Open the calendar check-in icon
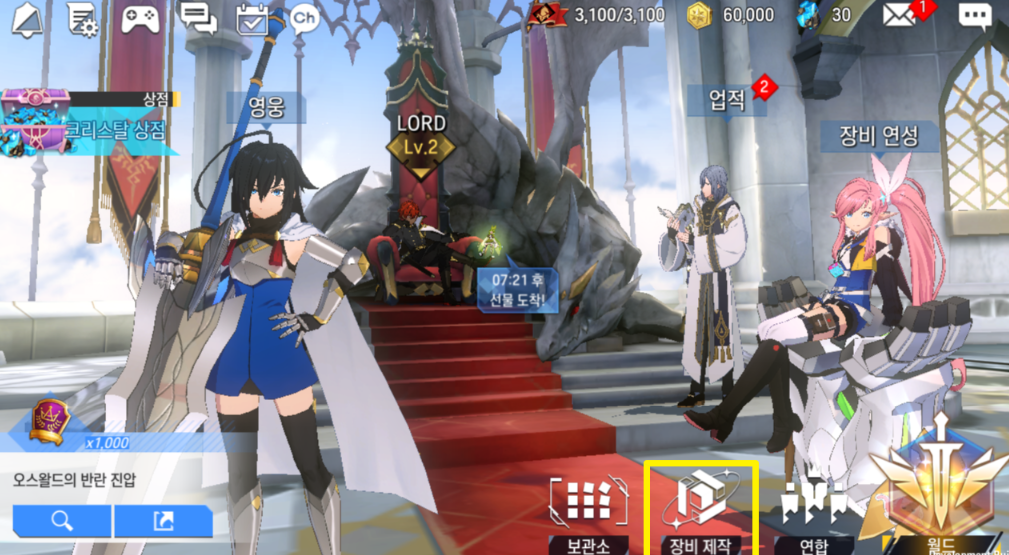The width and height of the screenshot is (1009, 555). (x=255, y=18)
